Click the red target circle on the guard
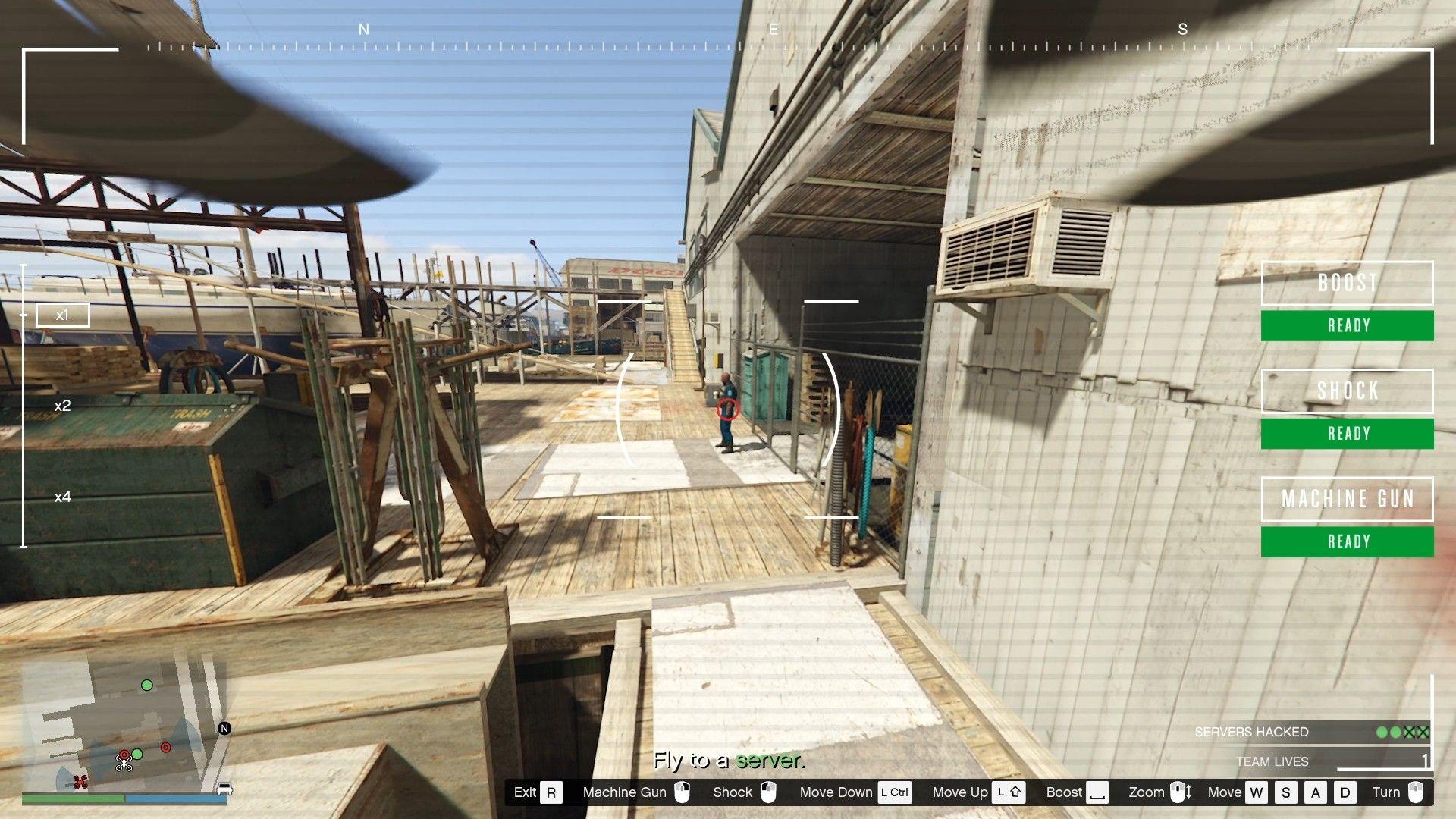This screenshot has width=1456, height=819. pyautogui.click(x=726, y=410)
